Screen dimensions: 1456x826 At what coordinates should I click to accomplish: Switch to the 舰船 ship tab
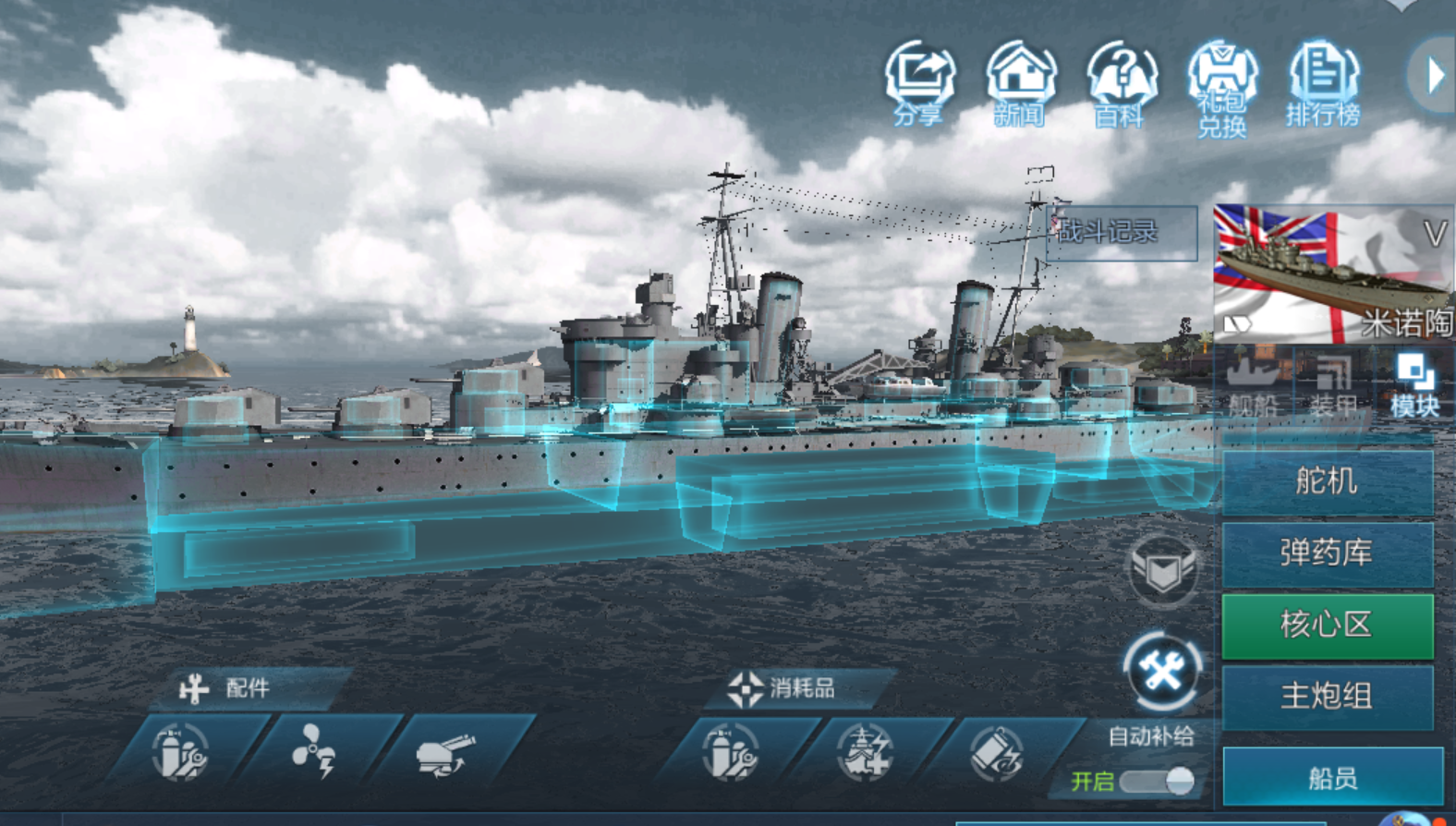pyautogui.click(x=1254, y=385)
